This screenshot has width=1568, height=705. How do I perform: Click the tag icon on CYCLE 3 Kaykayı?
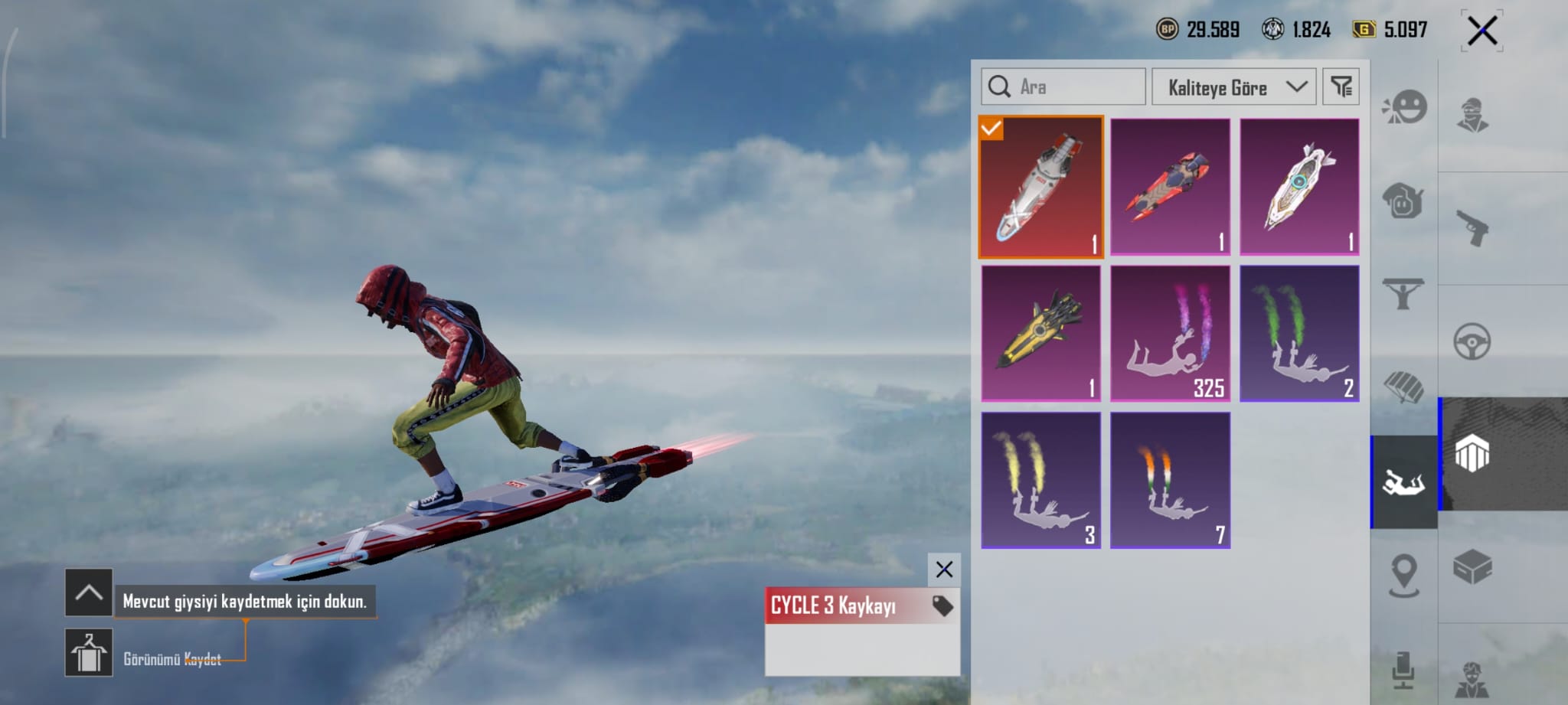click(x=942, y=606)
